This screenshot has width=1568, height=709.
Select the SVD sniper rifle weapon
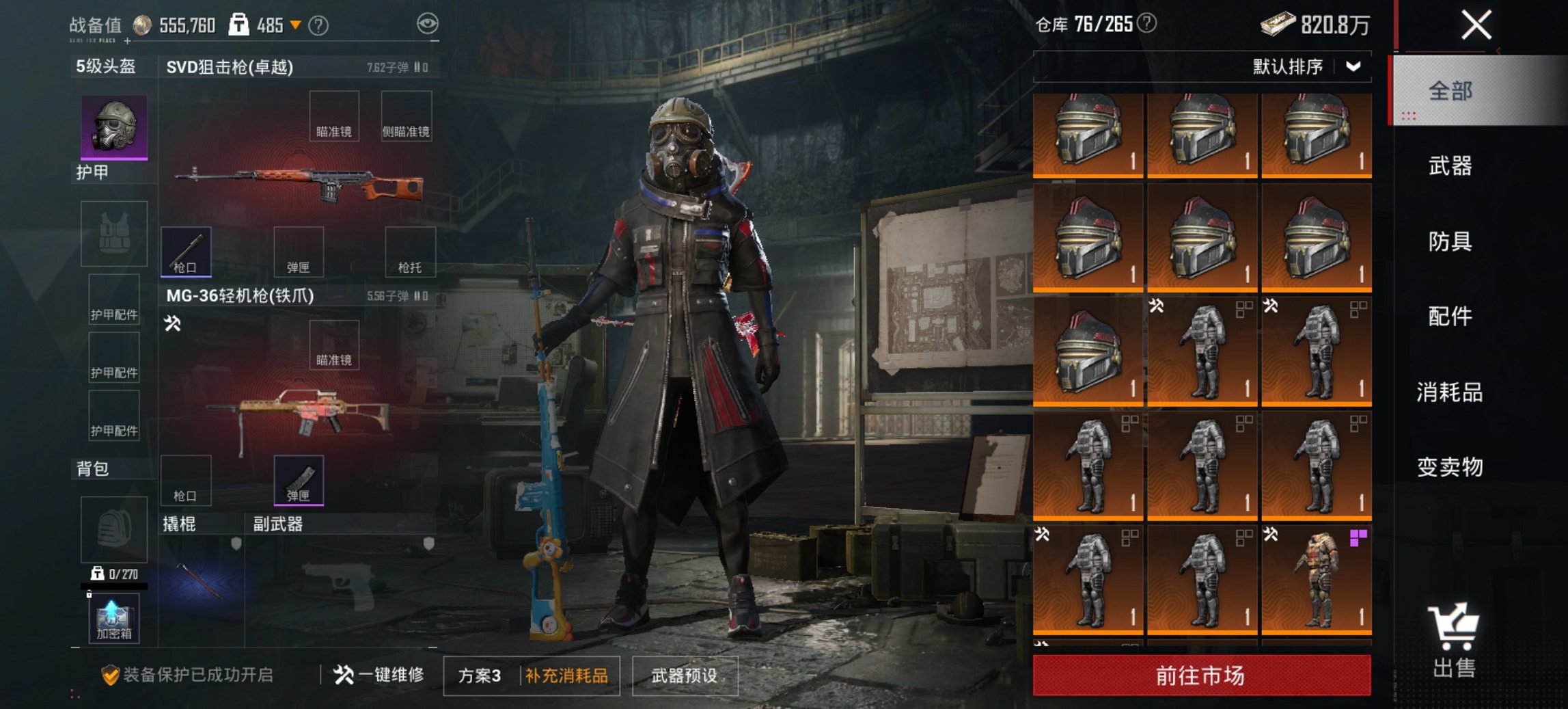(x=301, y=183)
